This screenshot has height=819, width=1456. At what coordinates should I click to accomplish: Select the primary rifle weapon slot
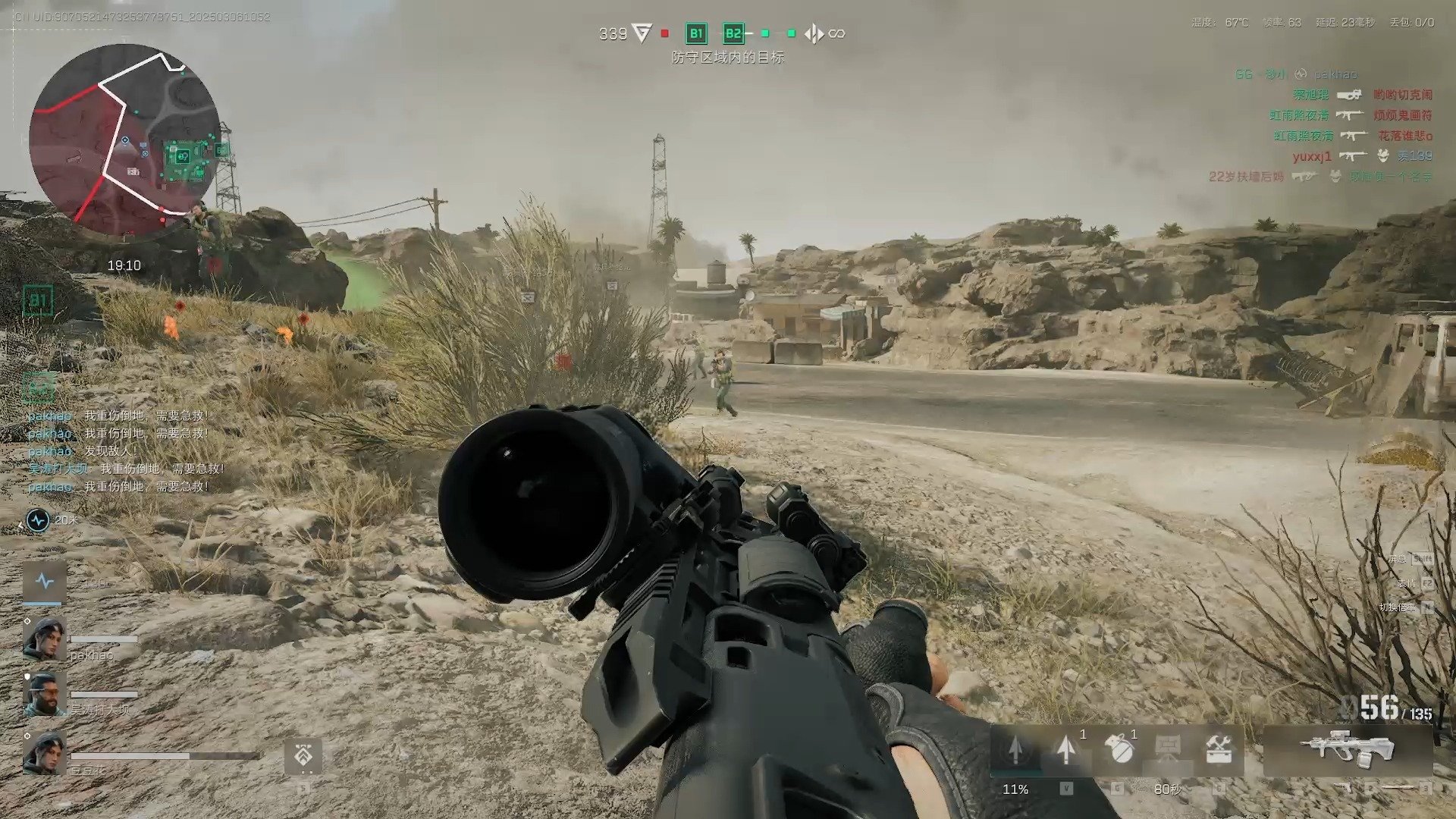click(1347, 748)
